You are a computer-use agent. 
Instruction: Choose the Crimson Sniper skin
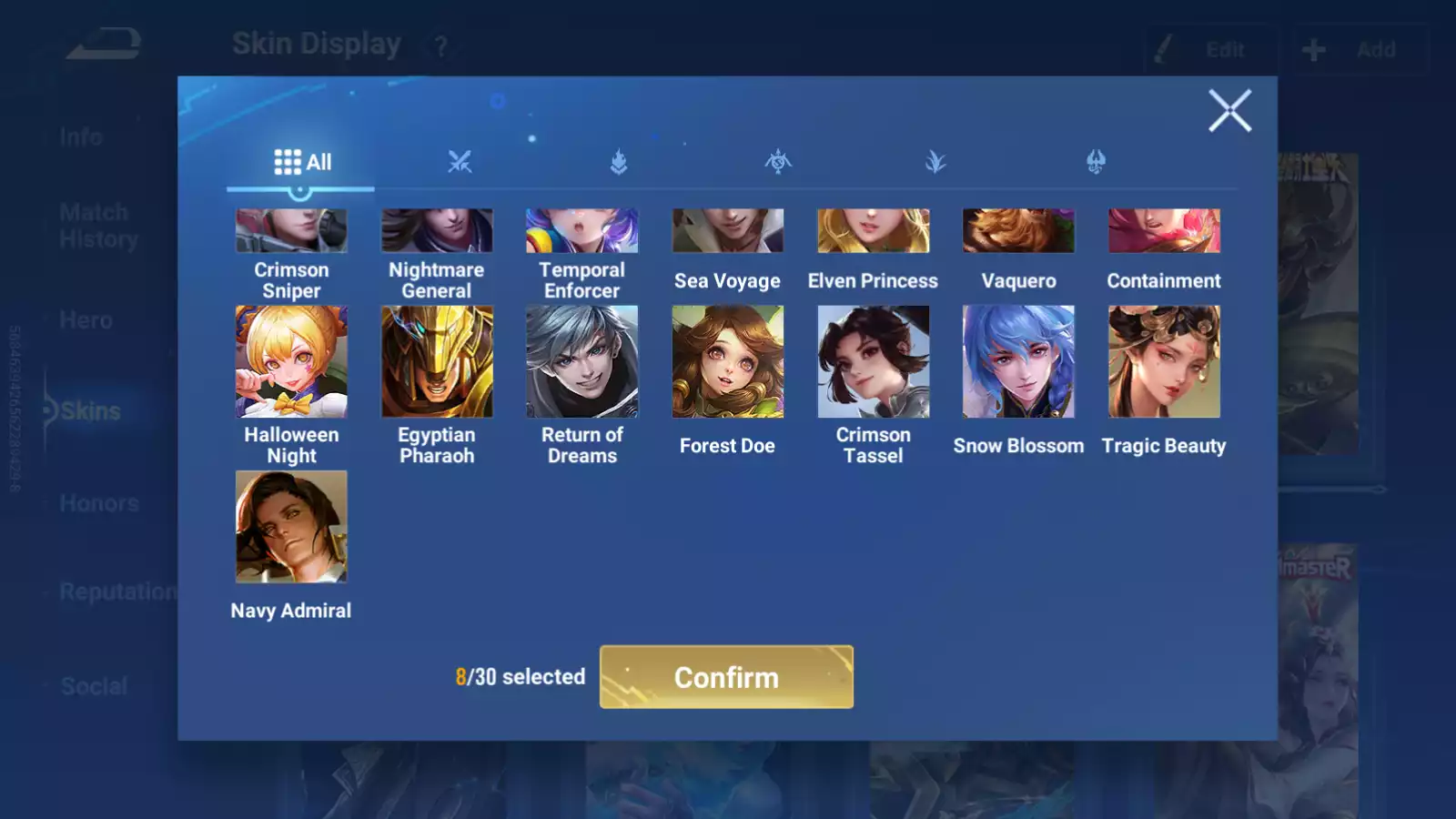click(291, 231)
